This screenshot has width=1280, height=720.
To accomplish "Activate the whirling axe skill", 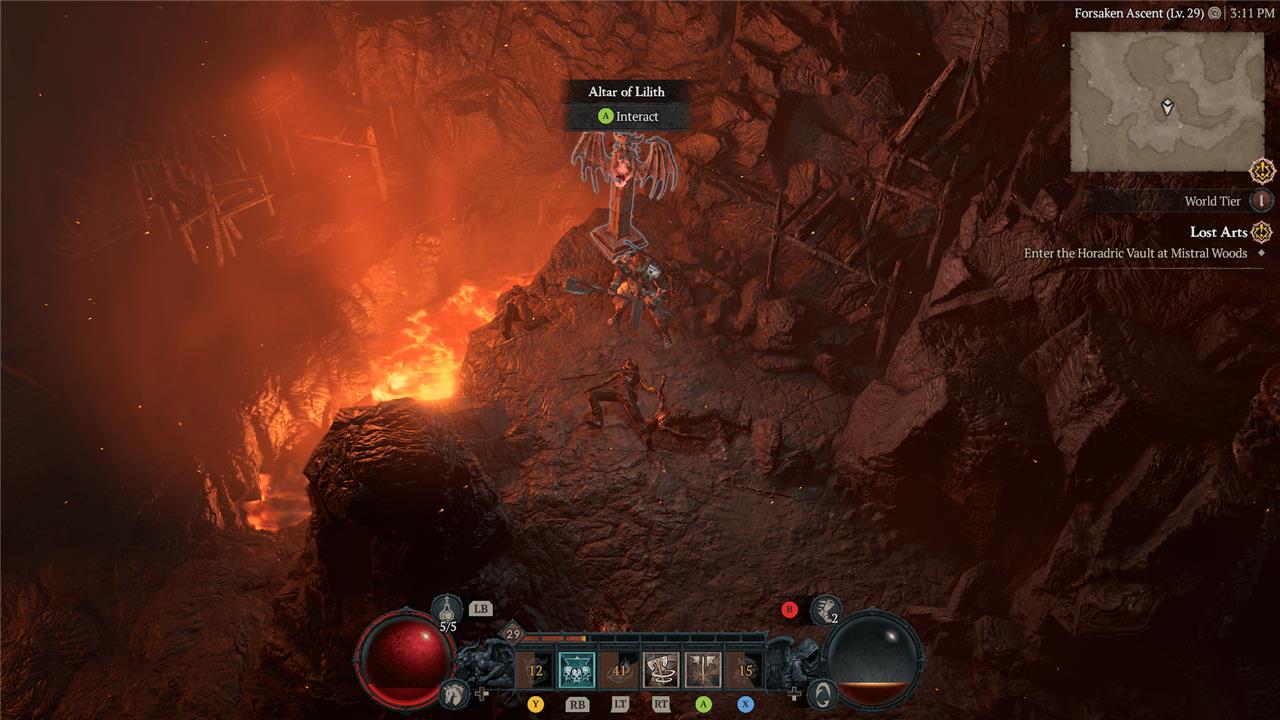I will [x=660, y=670].
